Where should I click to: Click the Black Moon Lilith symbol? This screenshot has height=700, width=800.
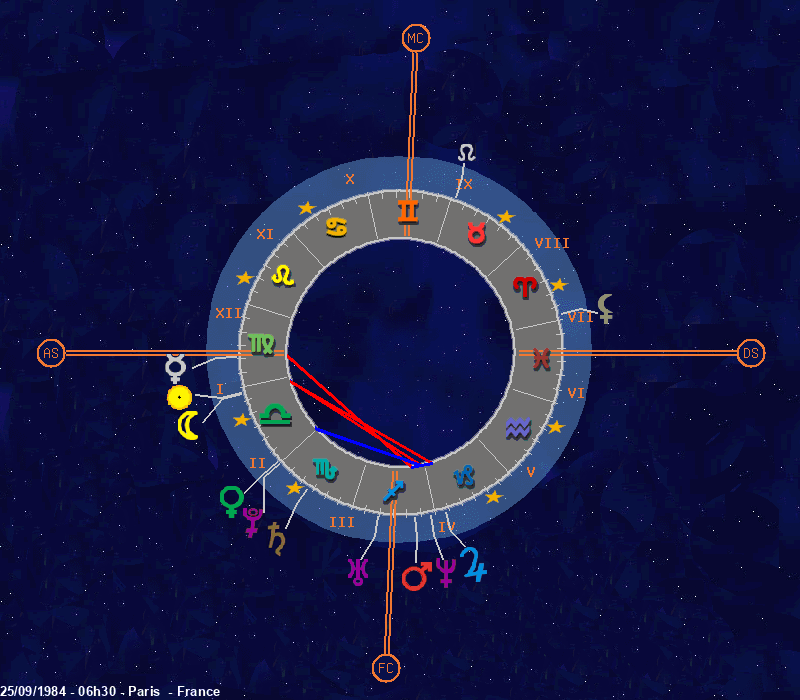click(606, 309)
